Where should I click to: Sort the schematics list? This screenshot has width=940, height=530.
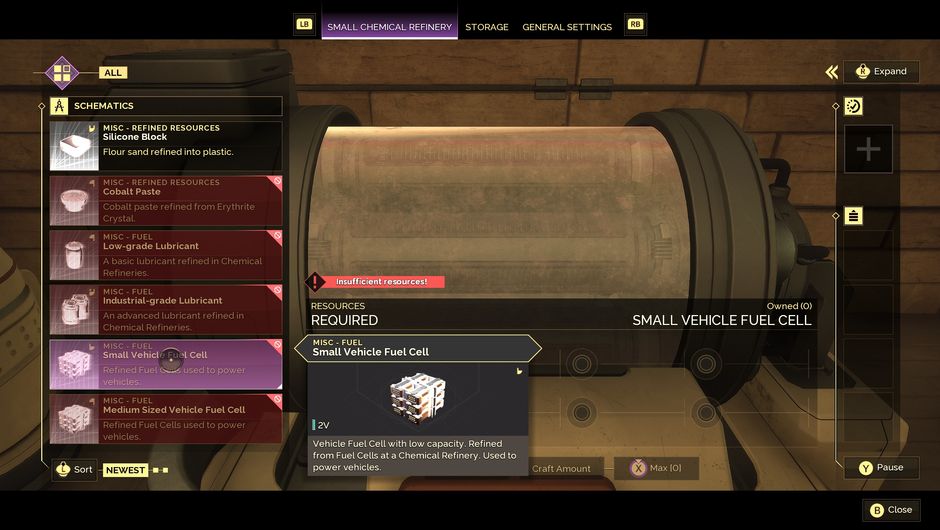[x=75, y=469]
